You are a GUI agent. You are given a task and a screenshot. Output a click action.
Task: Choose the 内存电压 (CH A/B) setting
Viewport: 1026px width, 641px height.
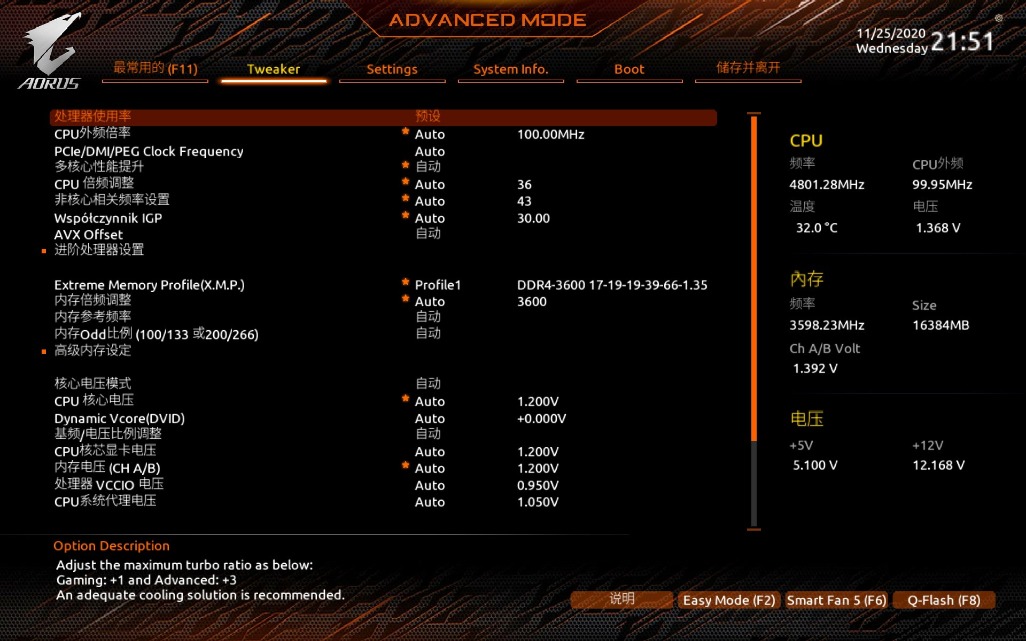107,468
